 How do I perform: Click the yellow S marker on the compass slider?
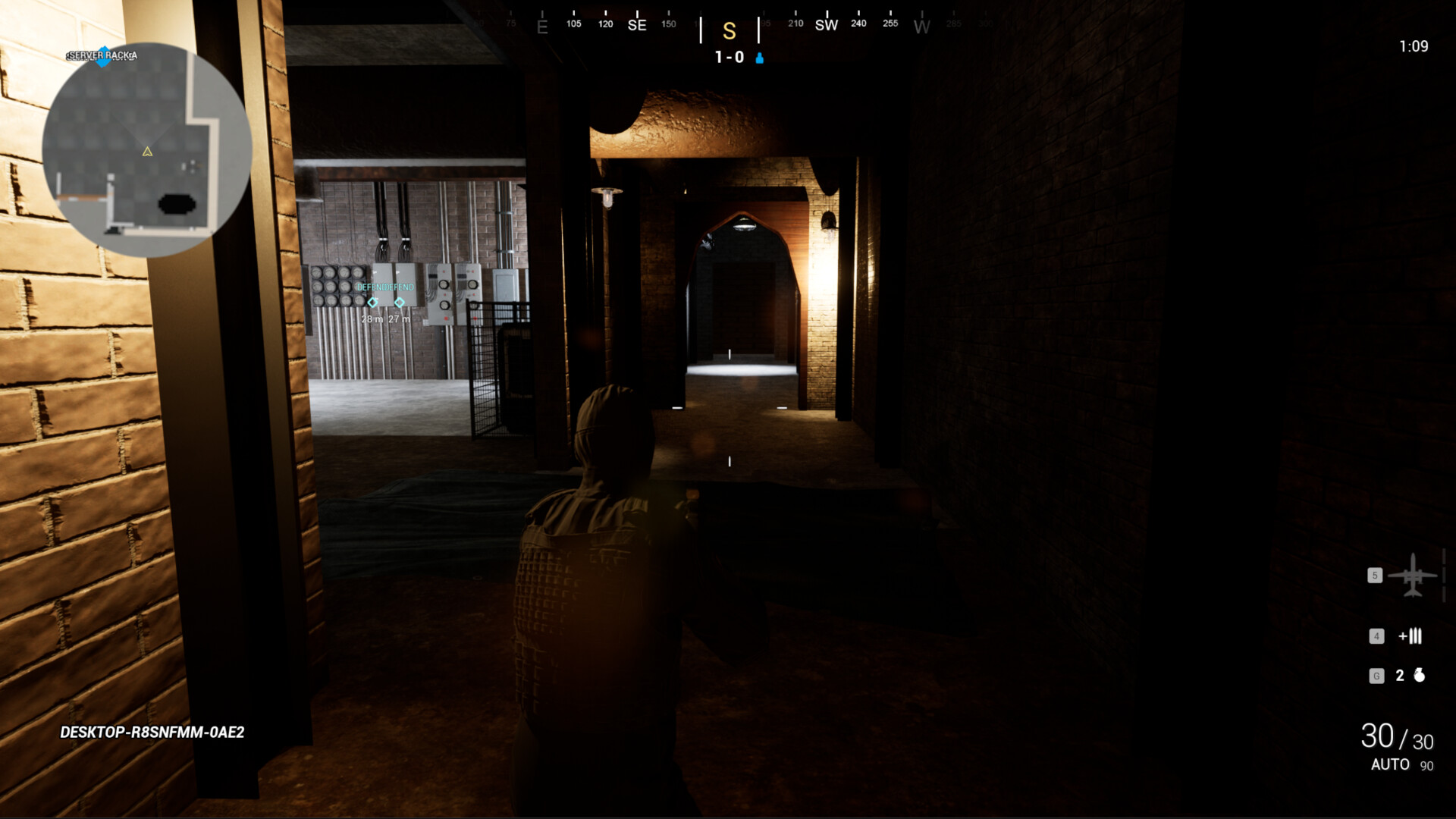click(729, 33)
